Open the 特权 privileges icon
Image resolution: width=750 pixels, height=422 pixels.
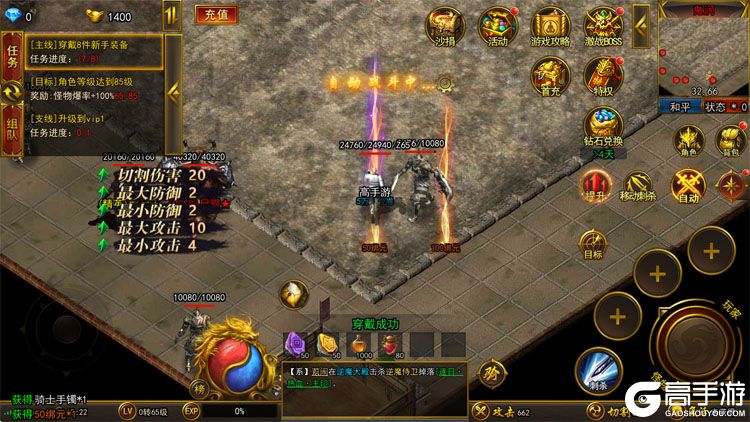click(603, 75)
